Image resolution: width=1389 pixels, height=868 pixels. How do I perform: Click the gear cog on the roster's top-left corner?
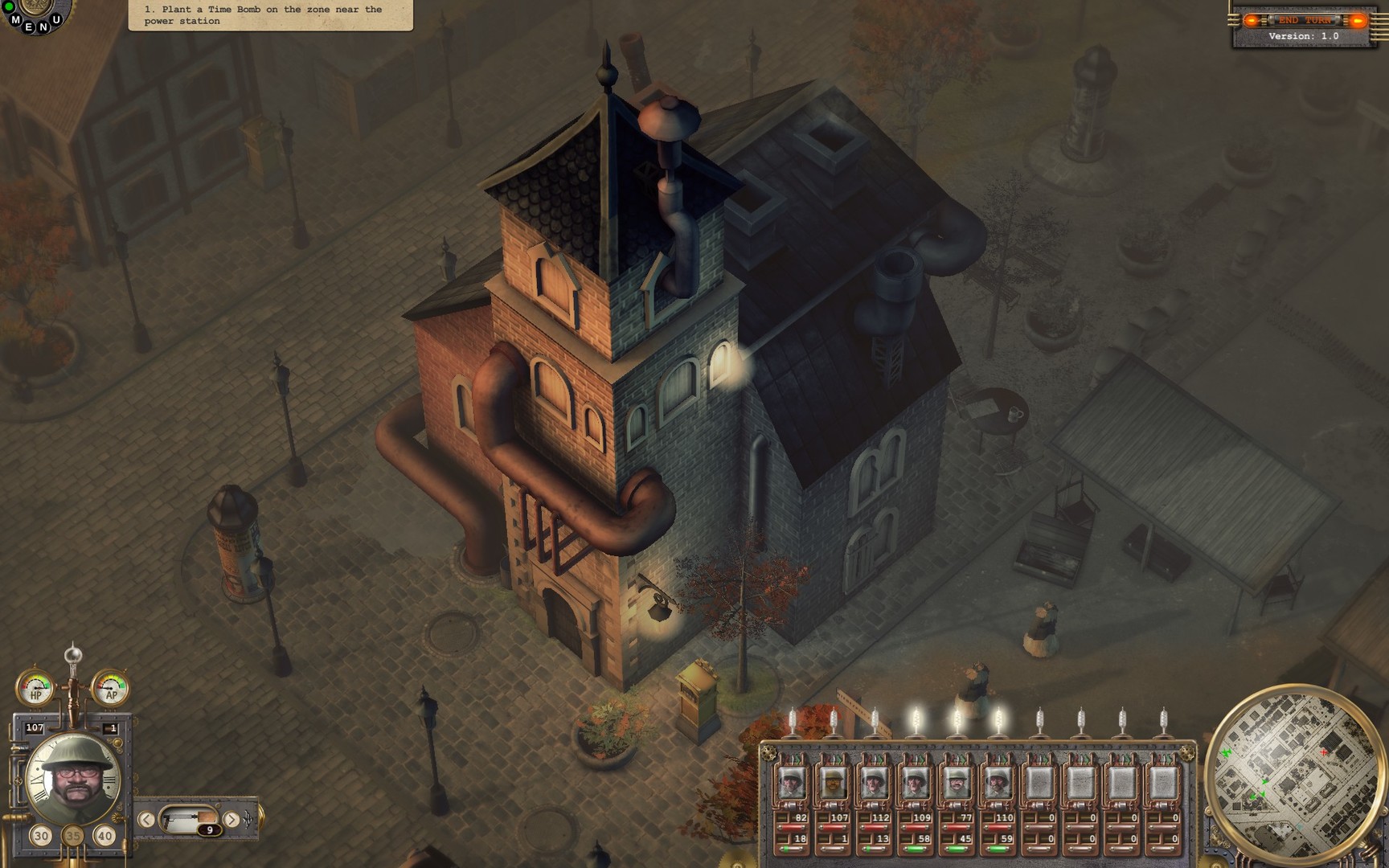pos(768,752)
